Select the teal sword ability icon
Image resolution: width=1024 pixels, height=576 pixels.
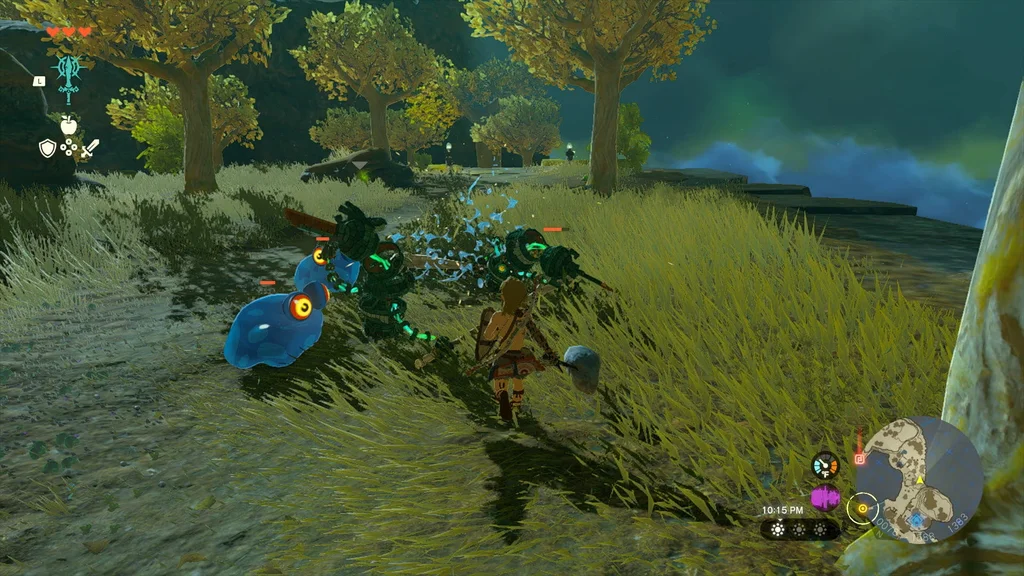point(68,76)
